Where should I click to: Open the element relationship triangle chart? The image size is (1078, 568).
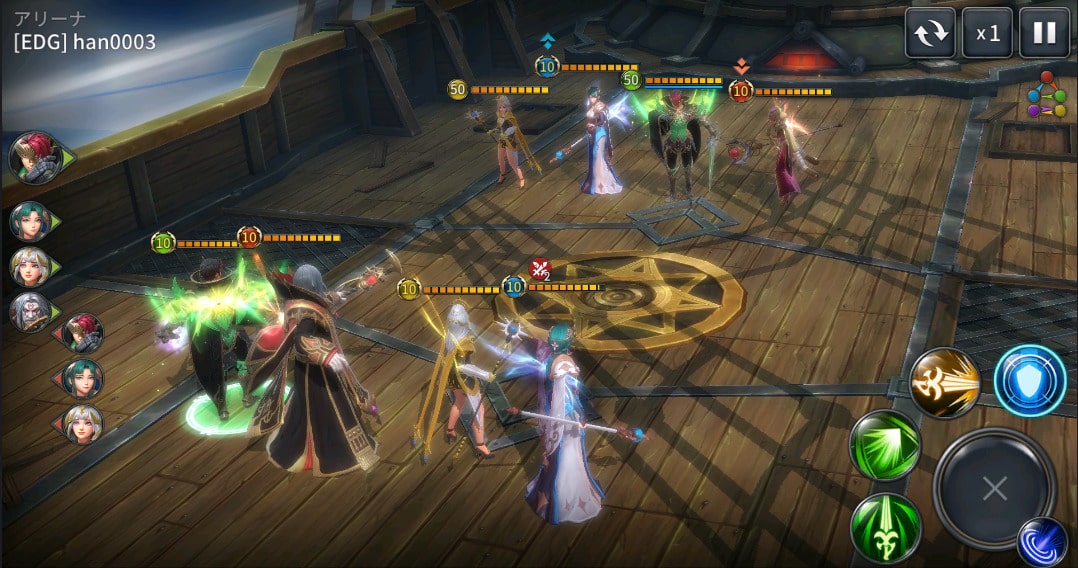(1045, 94)
